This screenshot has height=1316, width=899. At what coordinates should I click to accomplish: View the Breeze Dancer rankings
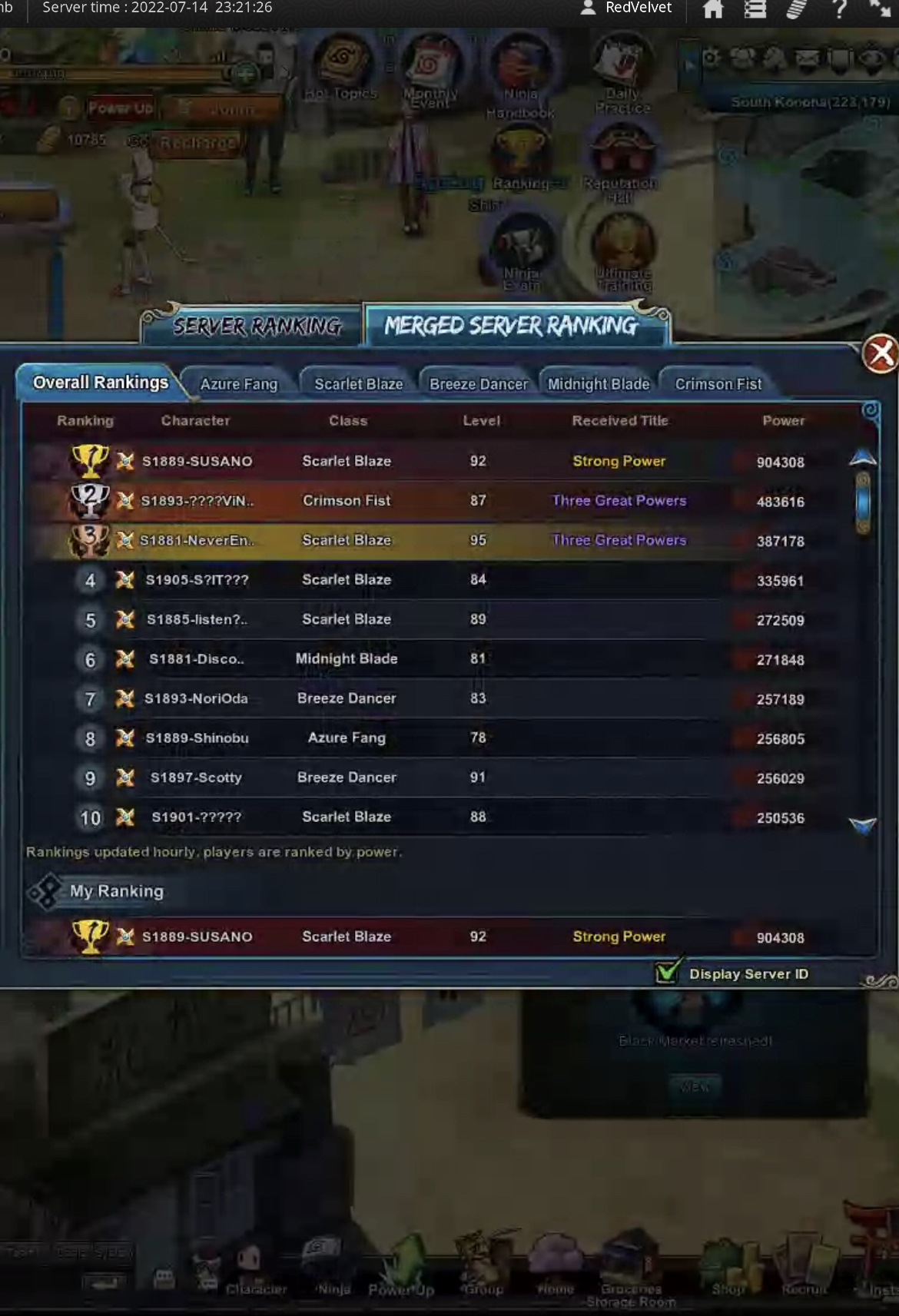pos(479,384)
